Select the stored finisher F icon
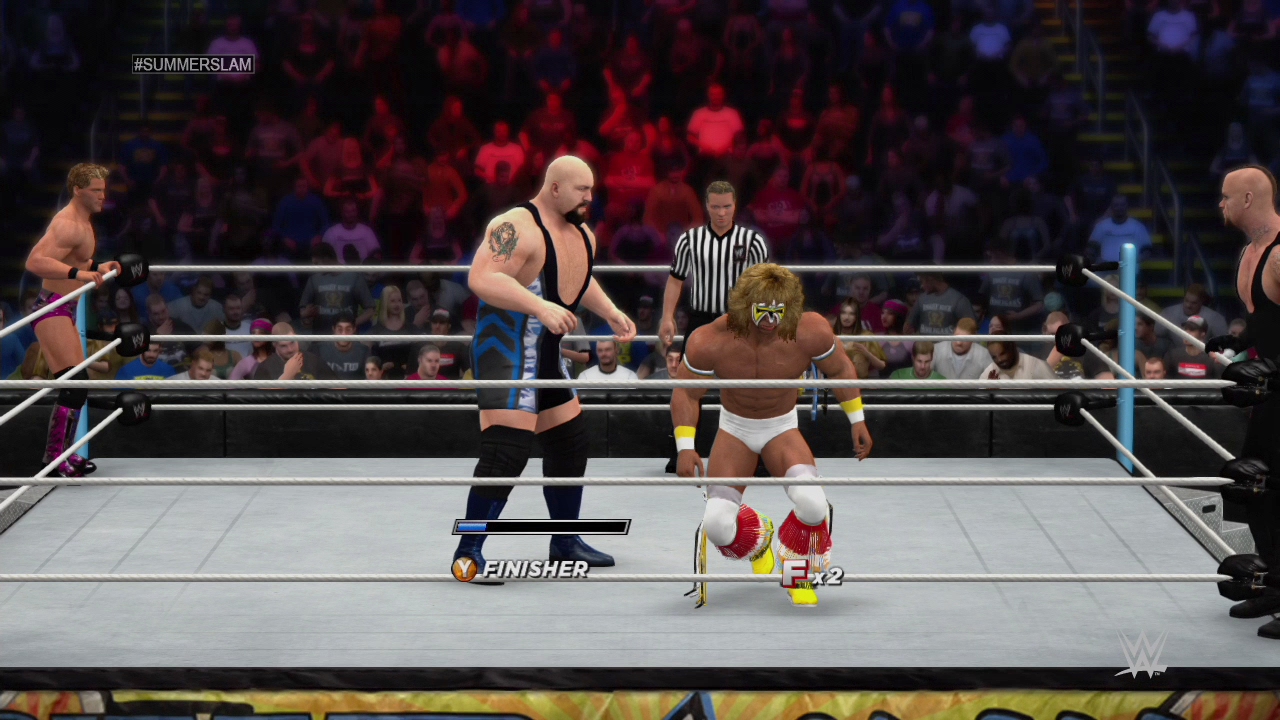The image size is (1280, 720). (795, 573)
